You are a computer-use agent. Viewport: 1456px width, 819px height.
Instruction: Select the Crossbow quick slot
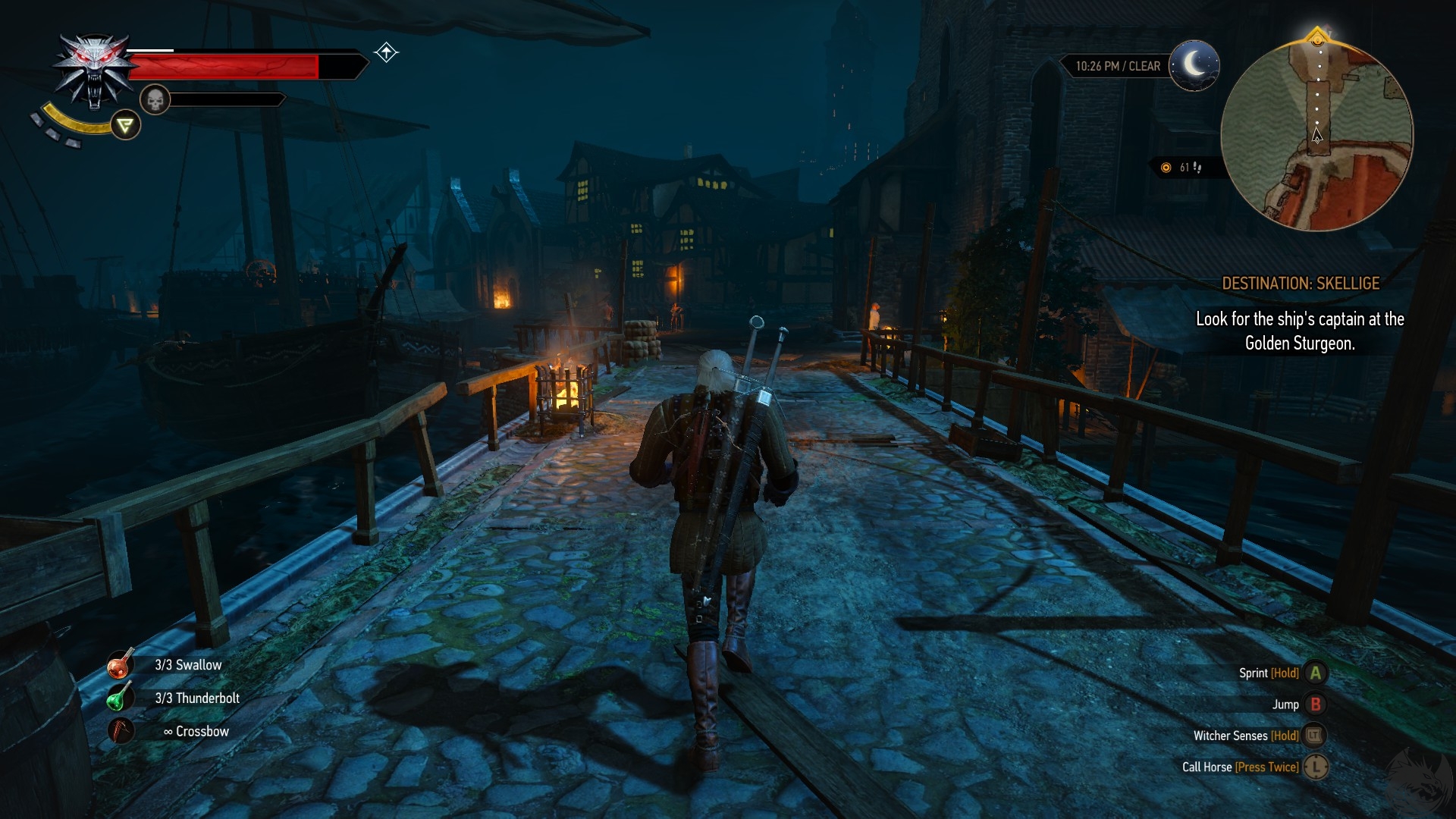pyautogui.click(x=121, y=731)
